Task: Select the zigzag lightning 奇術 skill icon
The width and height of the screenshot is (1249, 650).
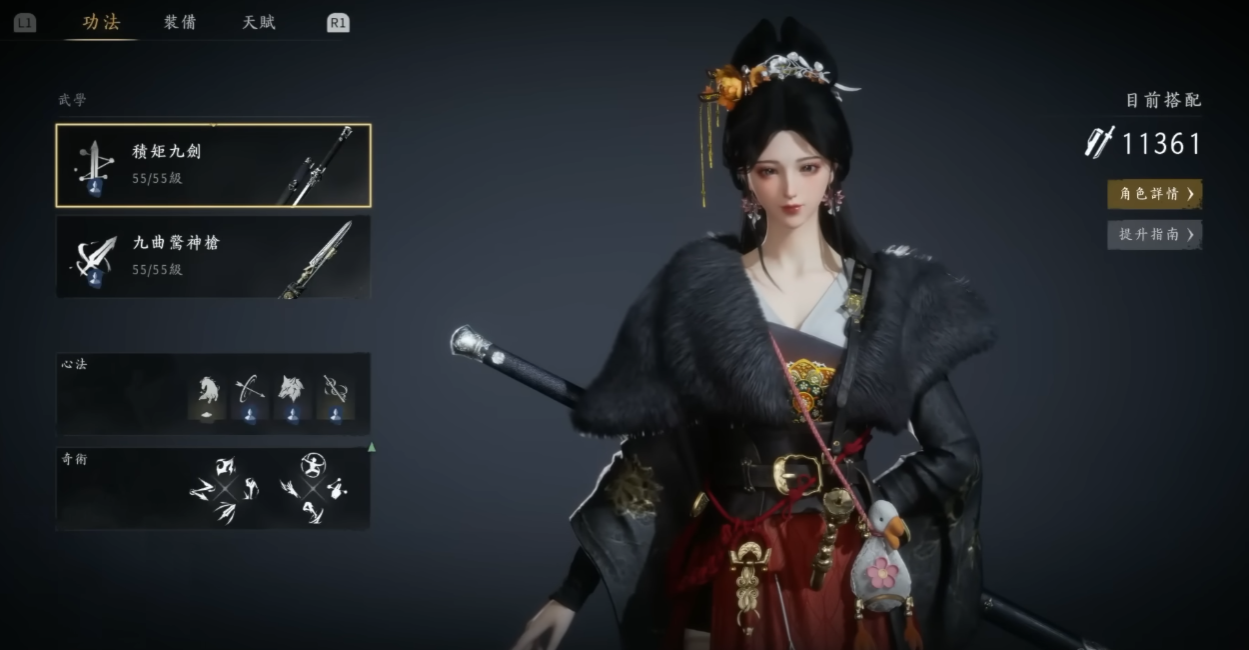Action: (201, 488)
